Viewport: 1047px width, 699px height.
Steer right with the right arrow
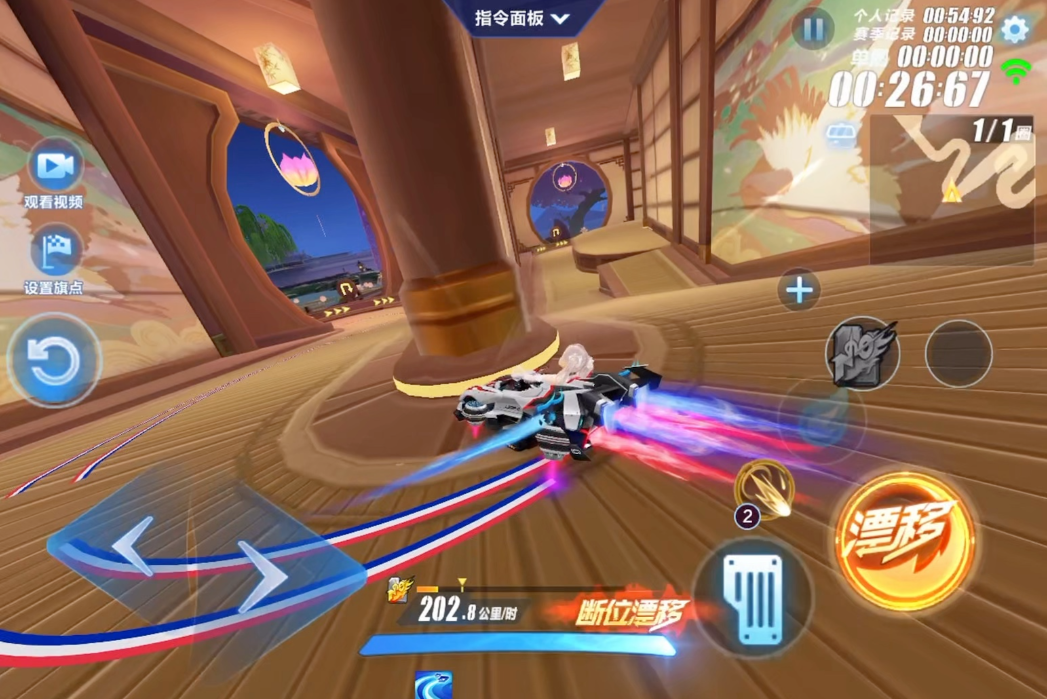264,577
